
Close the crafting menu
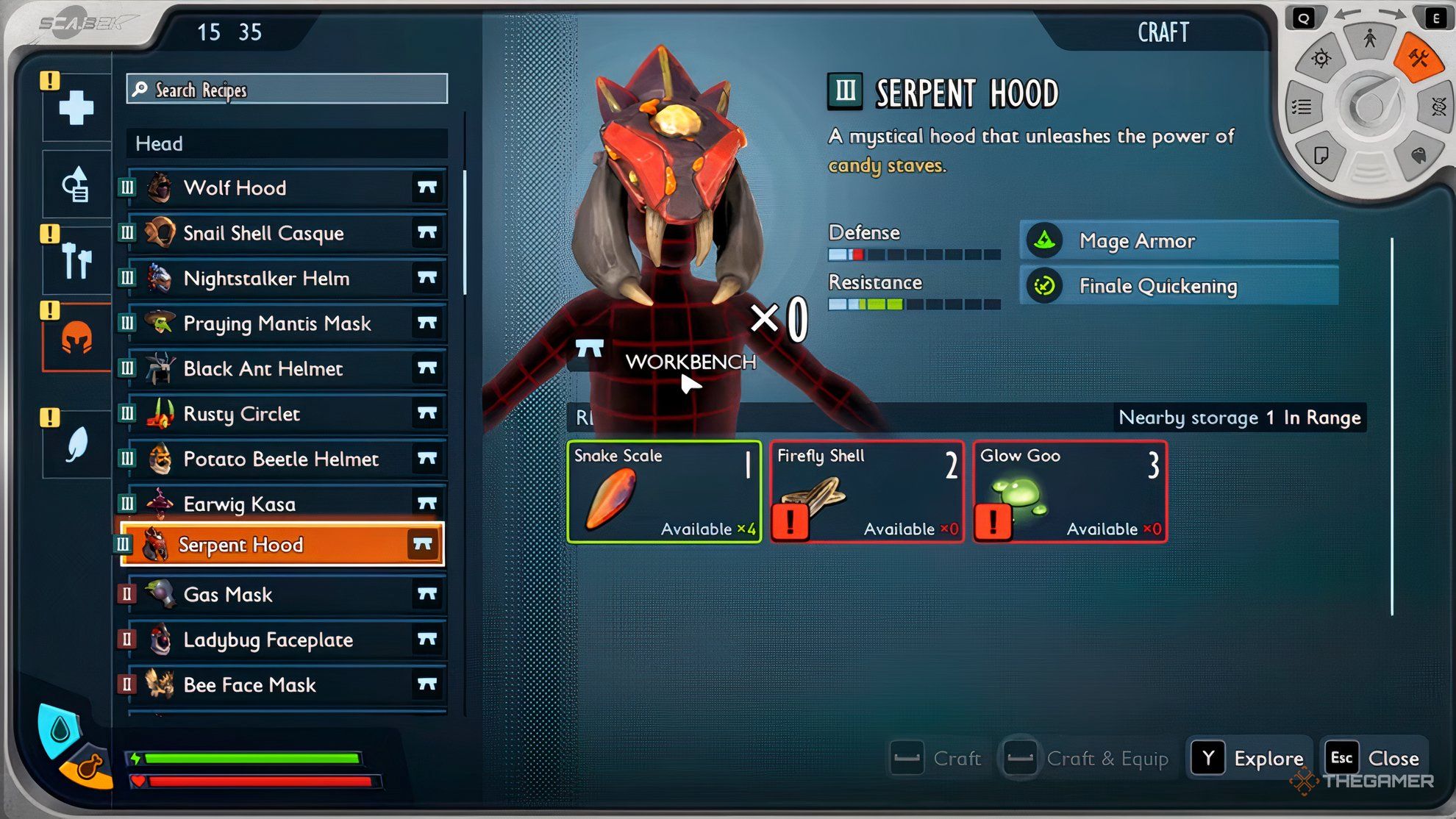tap(1374, 758)
